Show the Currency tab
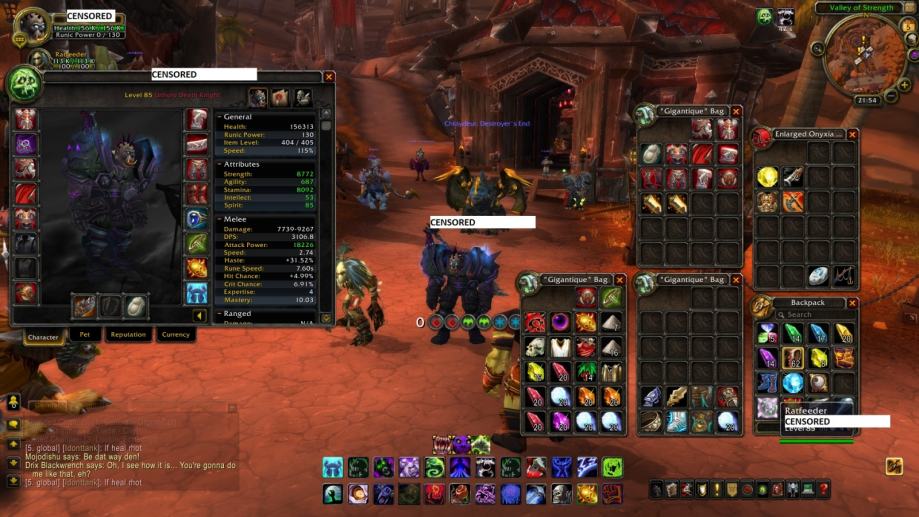Viewport: 919px width, 517px height. click(x=175, y=335)
